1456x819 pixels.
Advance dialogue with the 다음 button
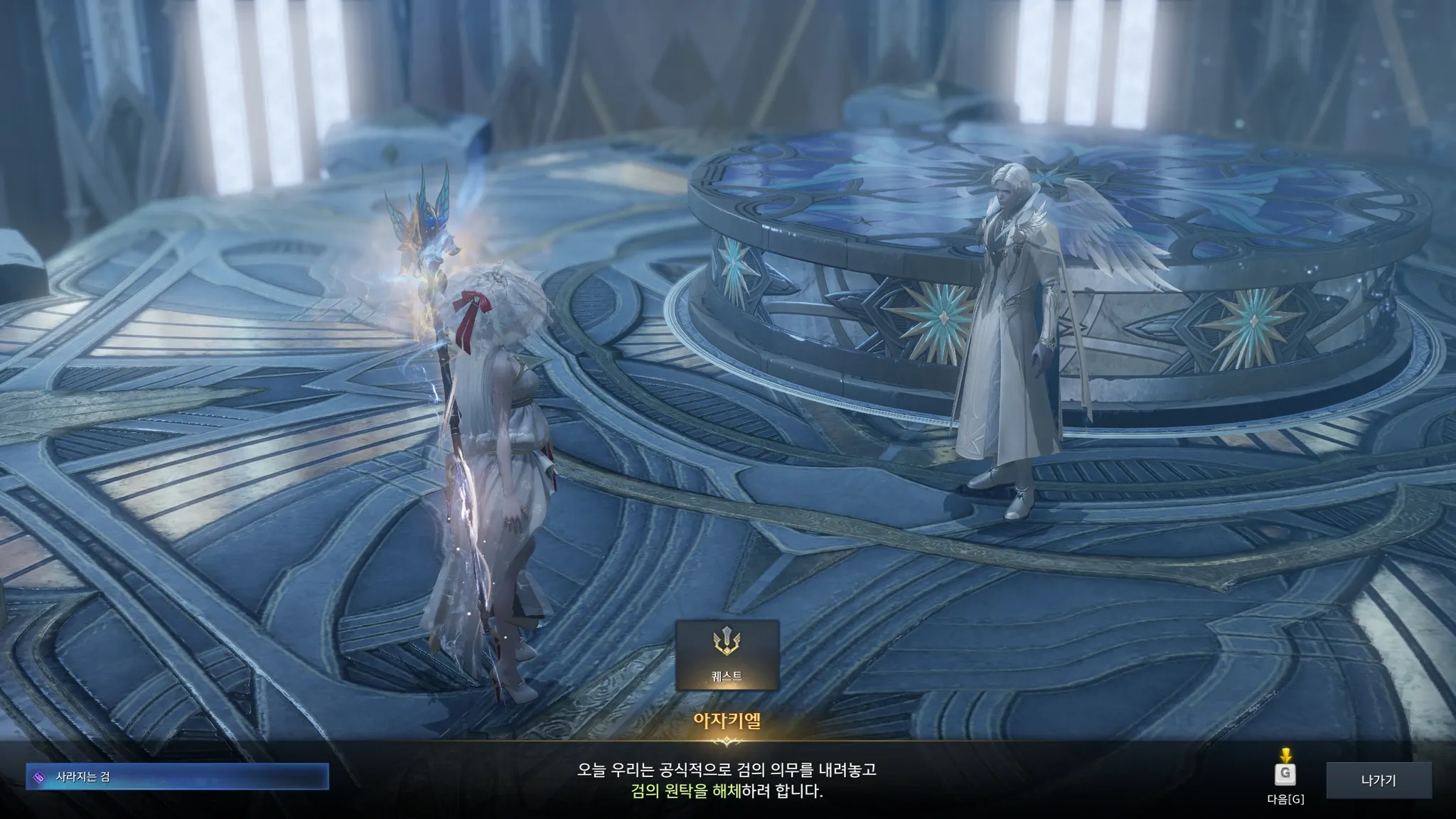pyautogui.click(x=1285, y=774)
